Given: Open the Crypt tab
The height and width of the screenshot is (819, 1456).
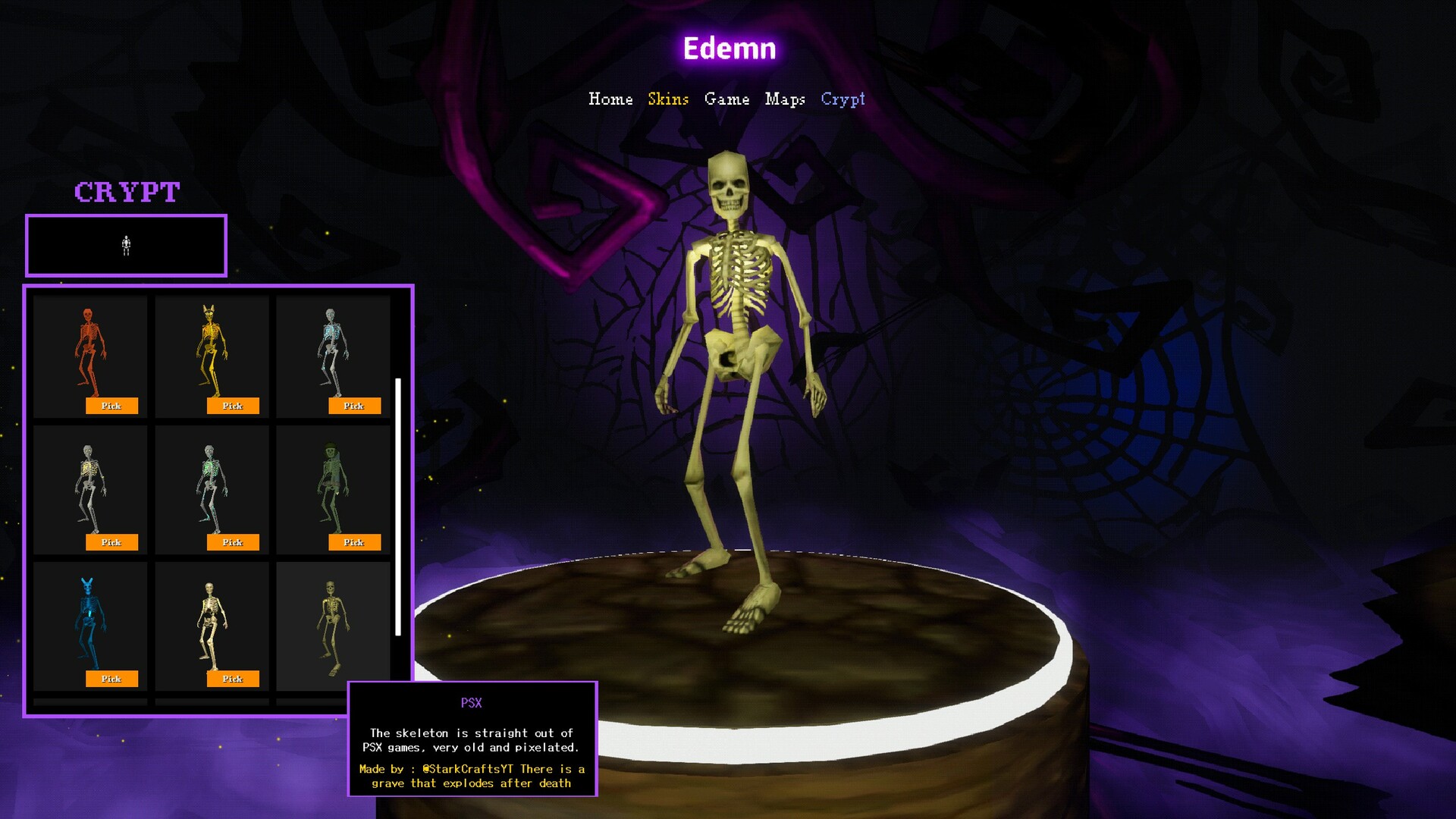Looking at the screenshot, I should pos(843,99).
